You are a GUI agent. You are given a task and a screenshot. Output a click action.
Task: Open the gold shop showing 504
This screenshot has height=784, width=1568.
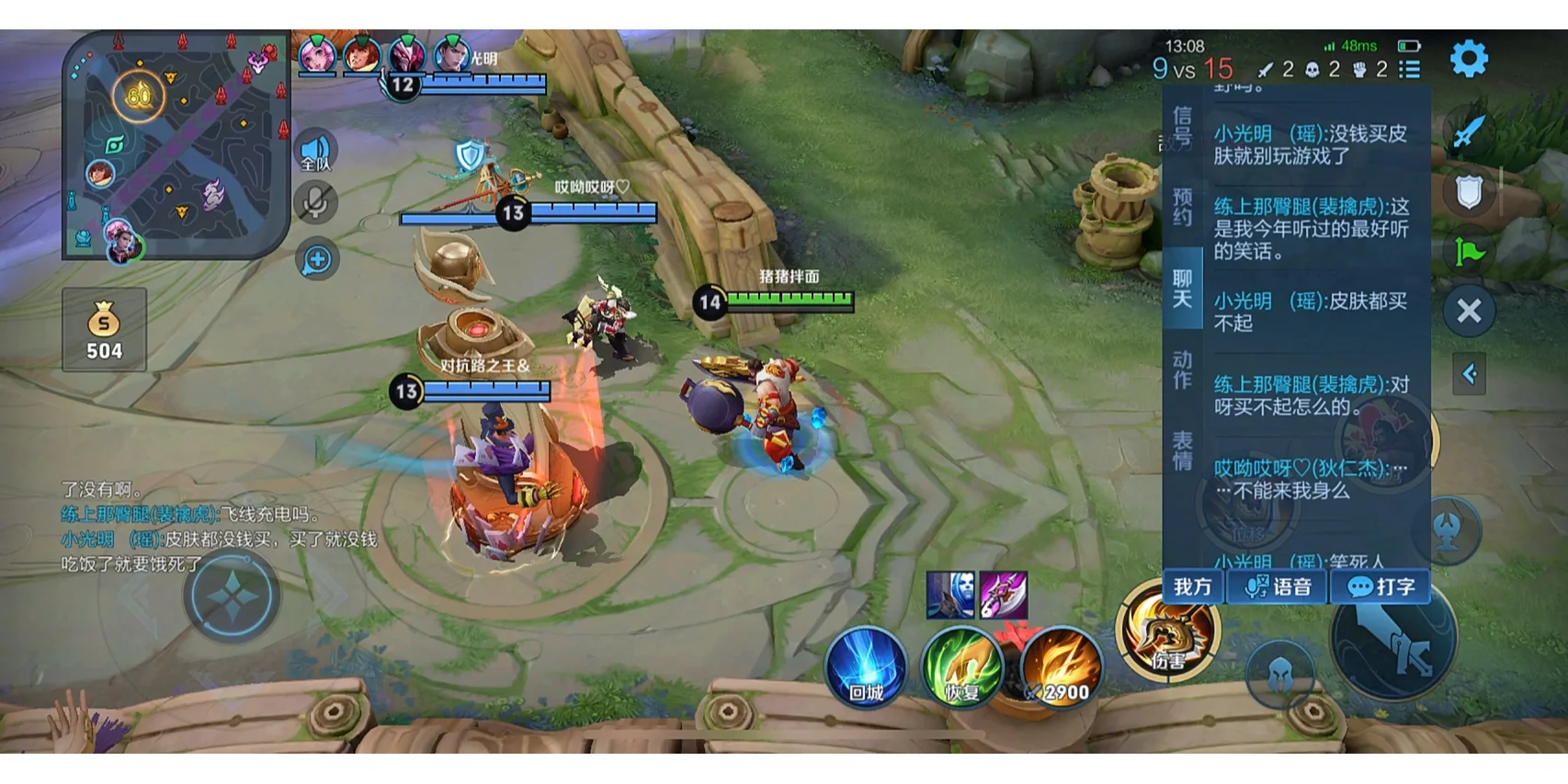click(x=104, y=329)
